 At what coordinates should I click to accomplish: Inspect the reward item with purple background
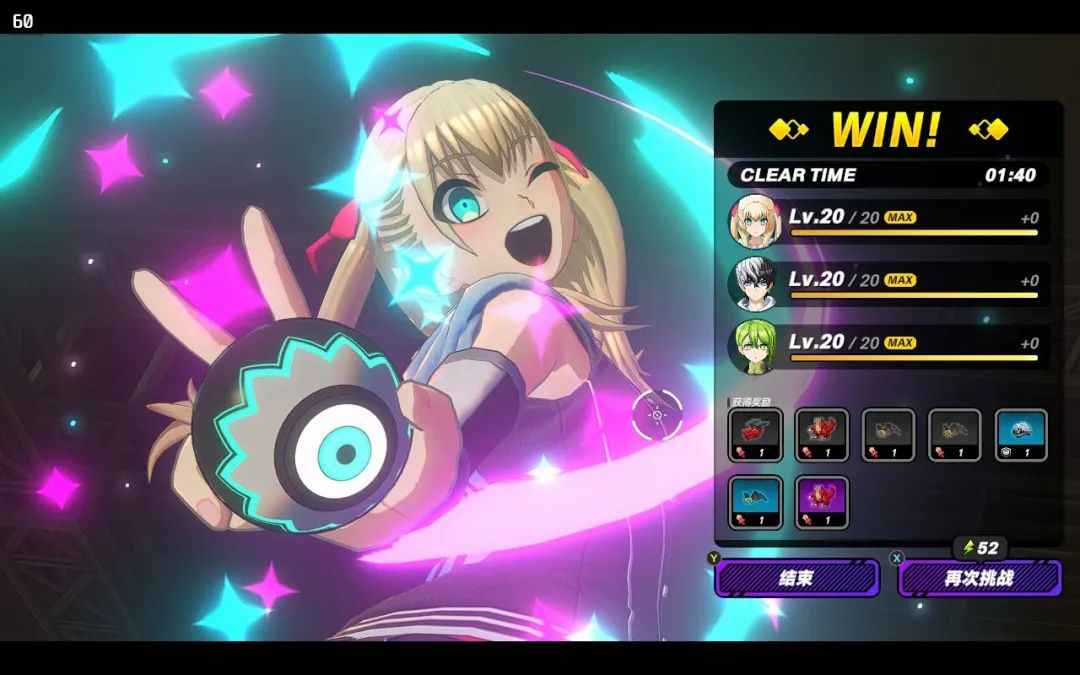click(x=821, y=502)
